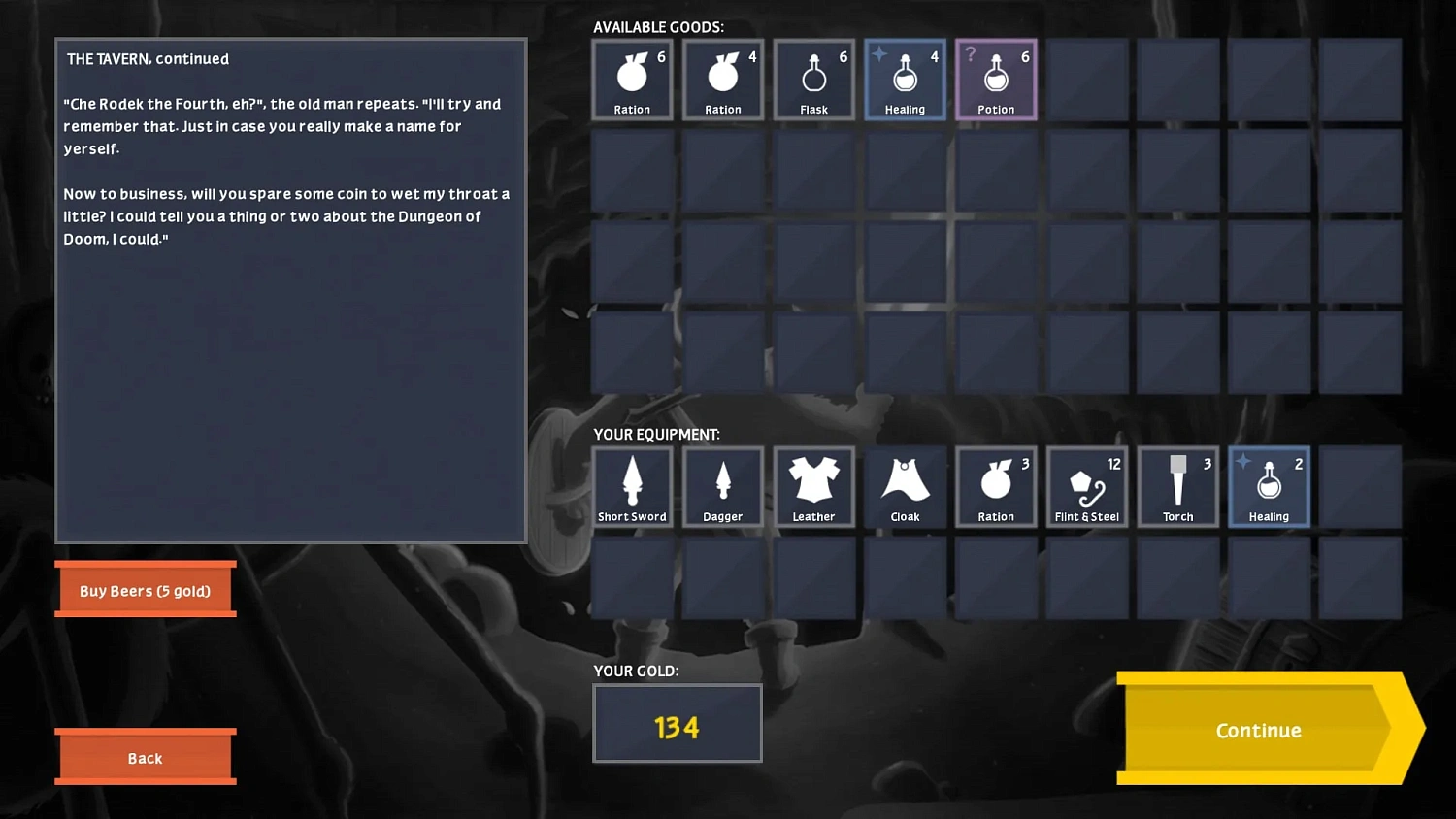Select your equipped Healing potion
The width and height of the screenshot is (1456, 819).
[x=1269, y=486]
